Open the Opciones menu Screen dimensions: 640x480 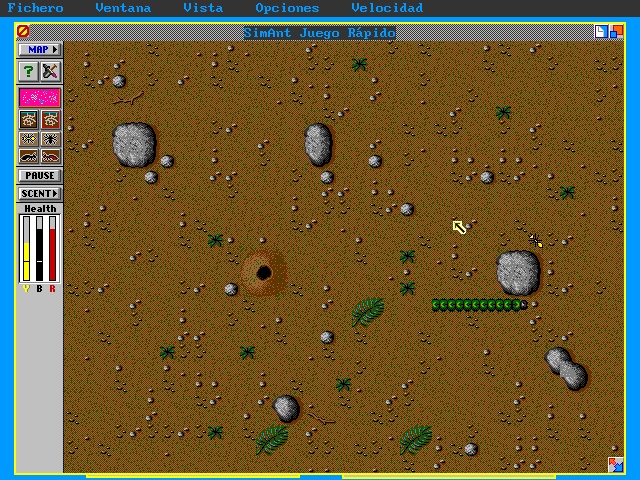pyautogui.click(x=287, y=8)
